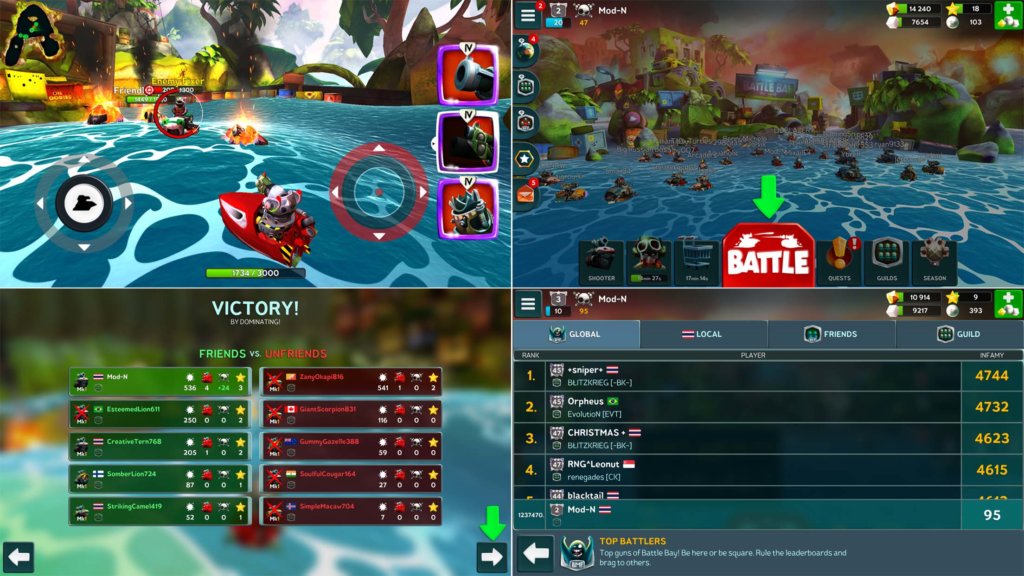Viewport: 1024px width, 576px height.
Task: Open the Season screen
Action: [934, 260]
